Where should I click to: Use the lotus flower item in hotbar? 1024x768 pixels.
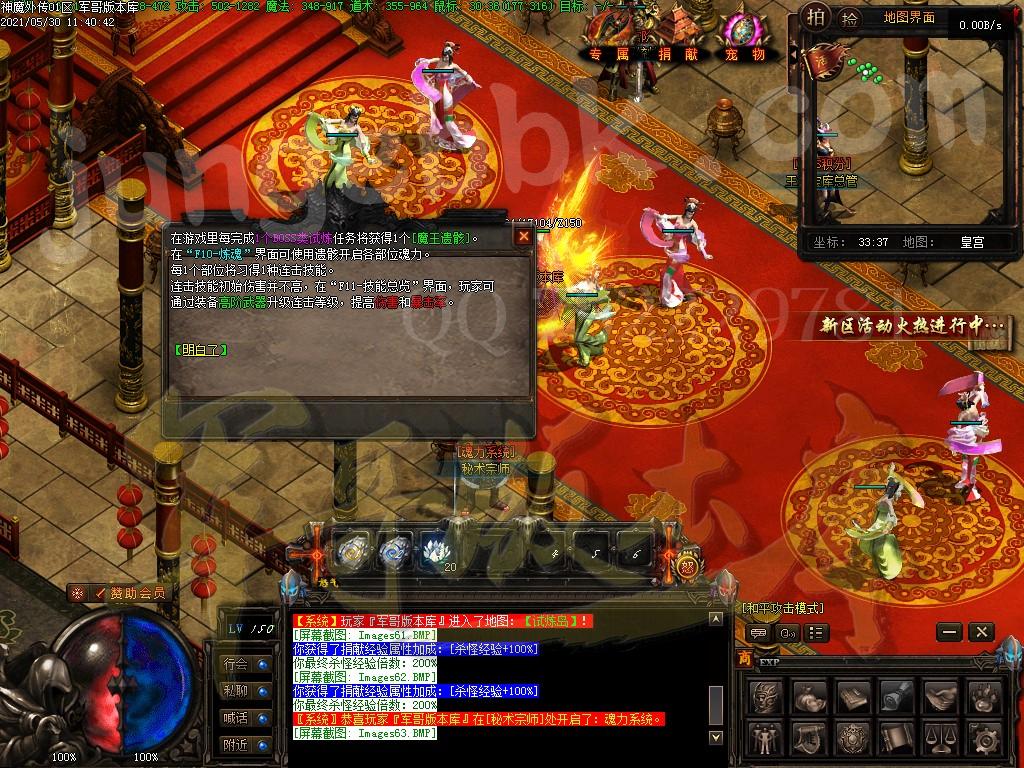pos(436,549)
